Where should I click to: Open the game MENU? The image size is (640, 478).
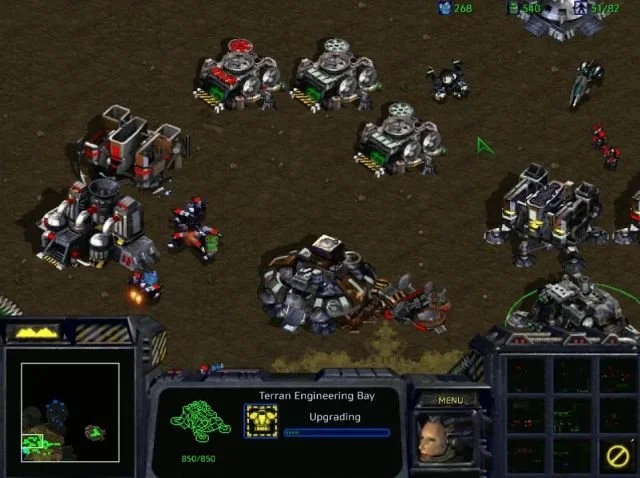pyautogui.click(x=450, y=400)
